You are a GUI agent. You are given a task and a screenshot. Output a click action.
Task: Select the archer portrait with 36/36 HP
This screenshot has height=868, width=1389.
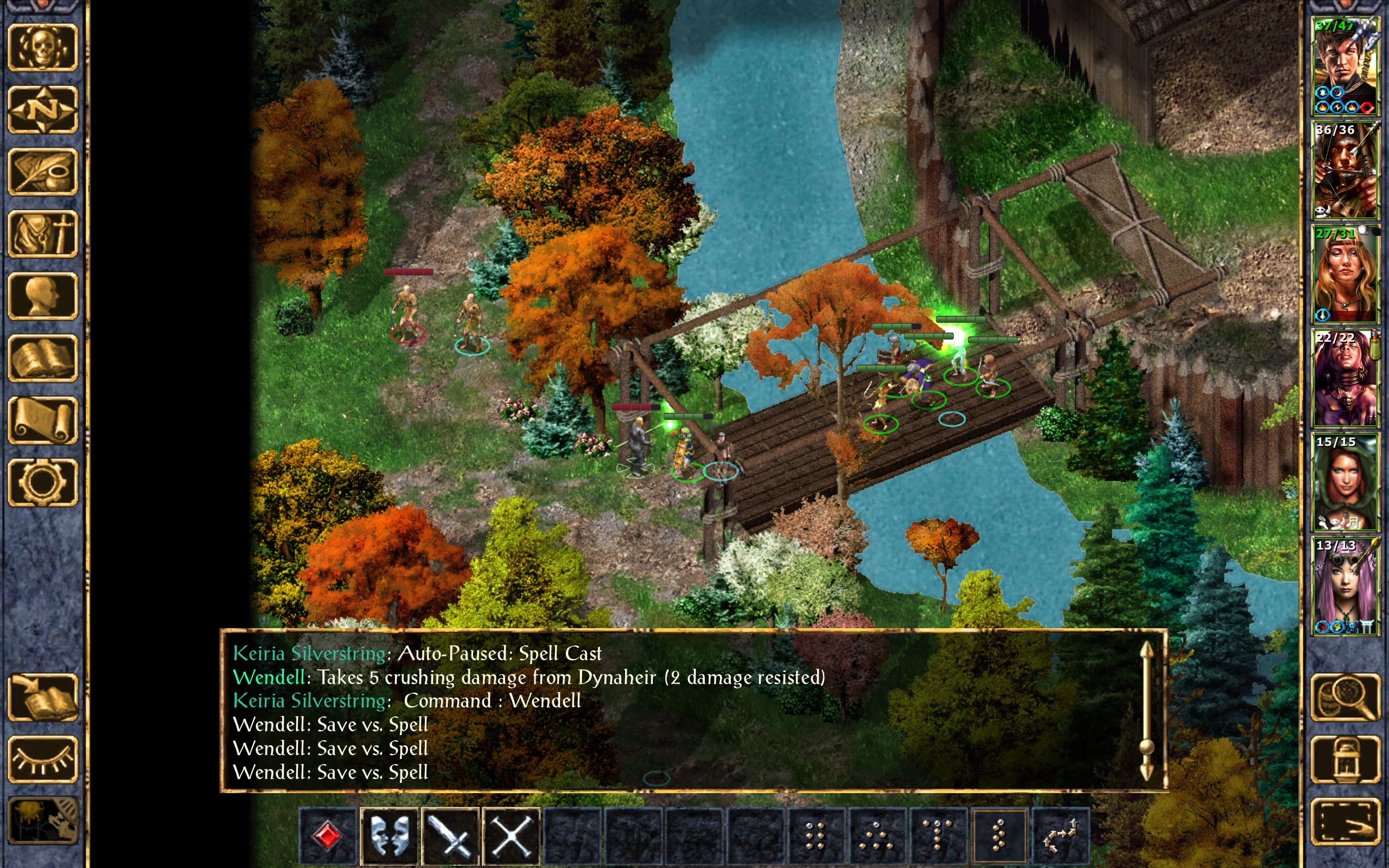click(x=1345, y=170)
